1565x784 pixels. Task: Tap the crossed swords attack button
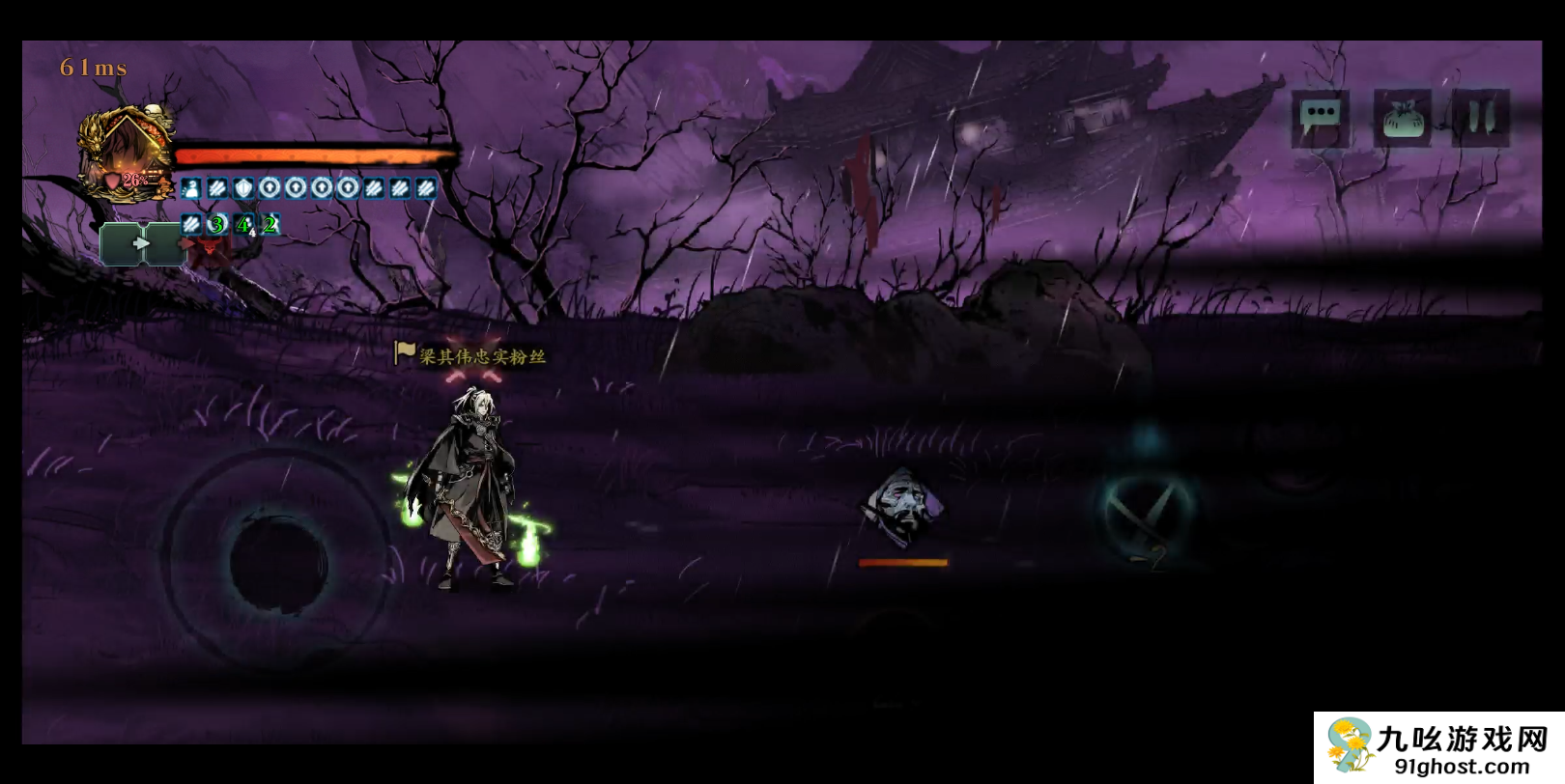click(x=1148, y=509)
